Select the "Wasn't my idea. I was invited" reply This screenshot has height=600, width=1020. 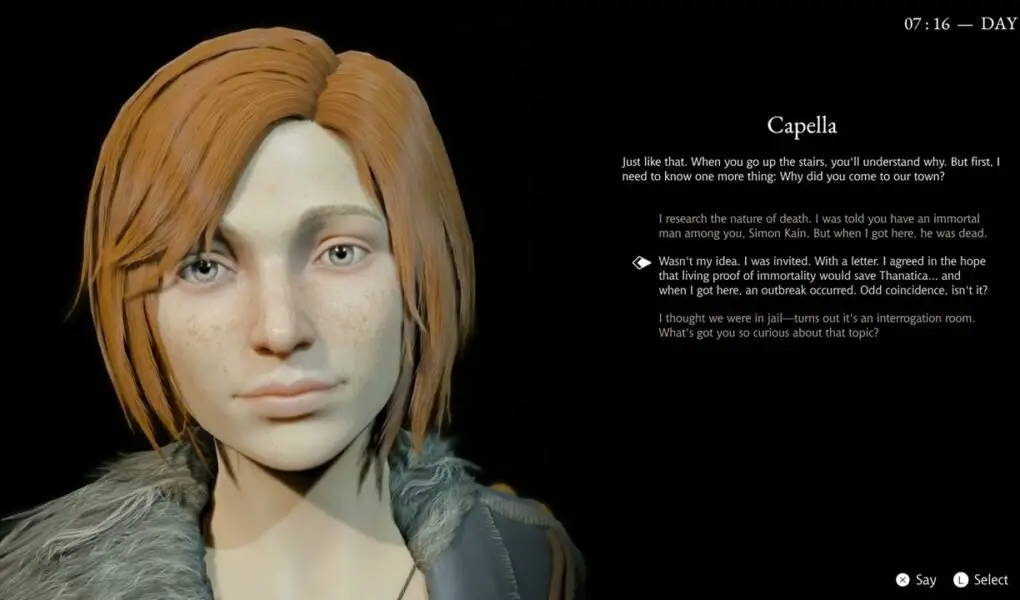tap(823, 275)
